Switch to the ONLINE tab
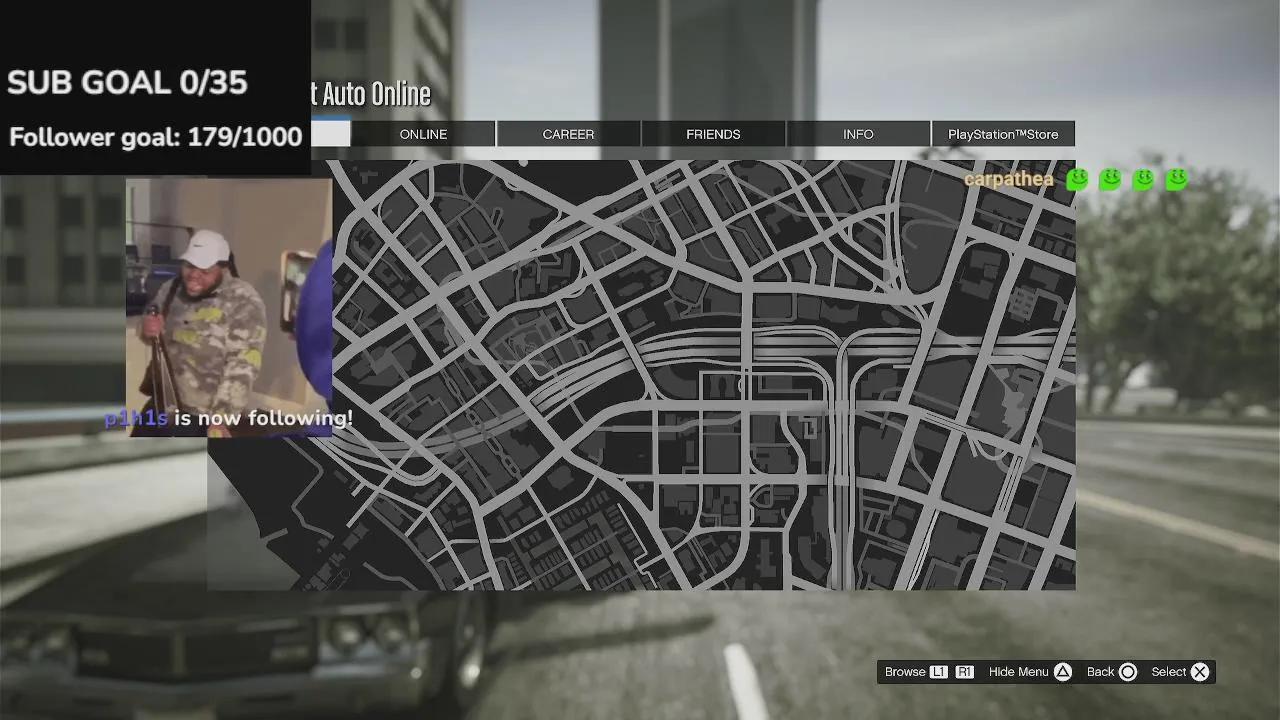The image size is (1280, 720). click(x=423, y=134)
